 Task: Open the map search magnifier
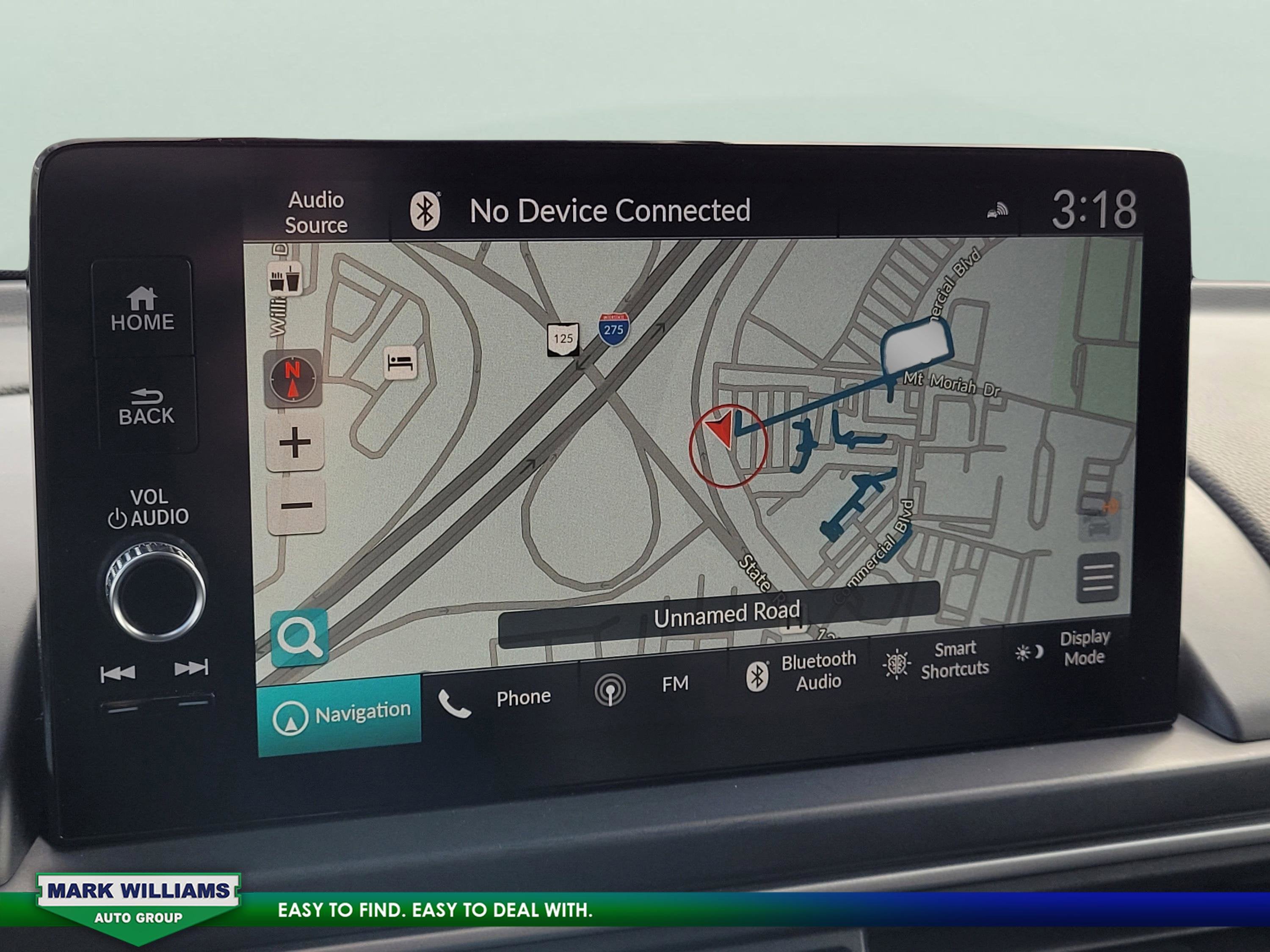[x=299, y=637]
